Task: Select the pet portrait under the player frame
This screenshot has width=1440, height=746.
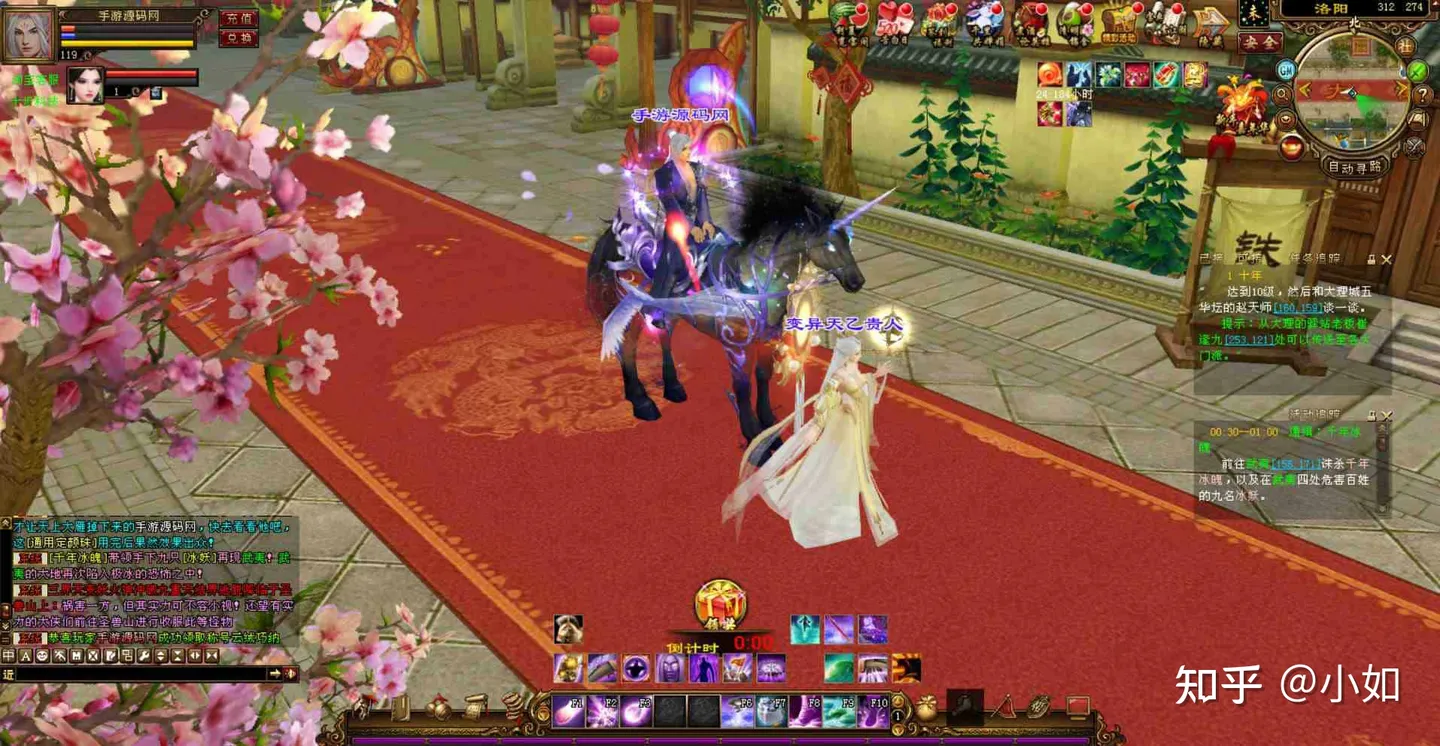Action: [85, 86]
